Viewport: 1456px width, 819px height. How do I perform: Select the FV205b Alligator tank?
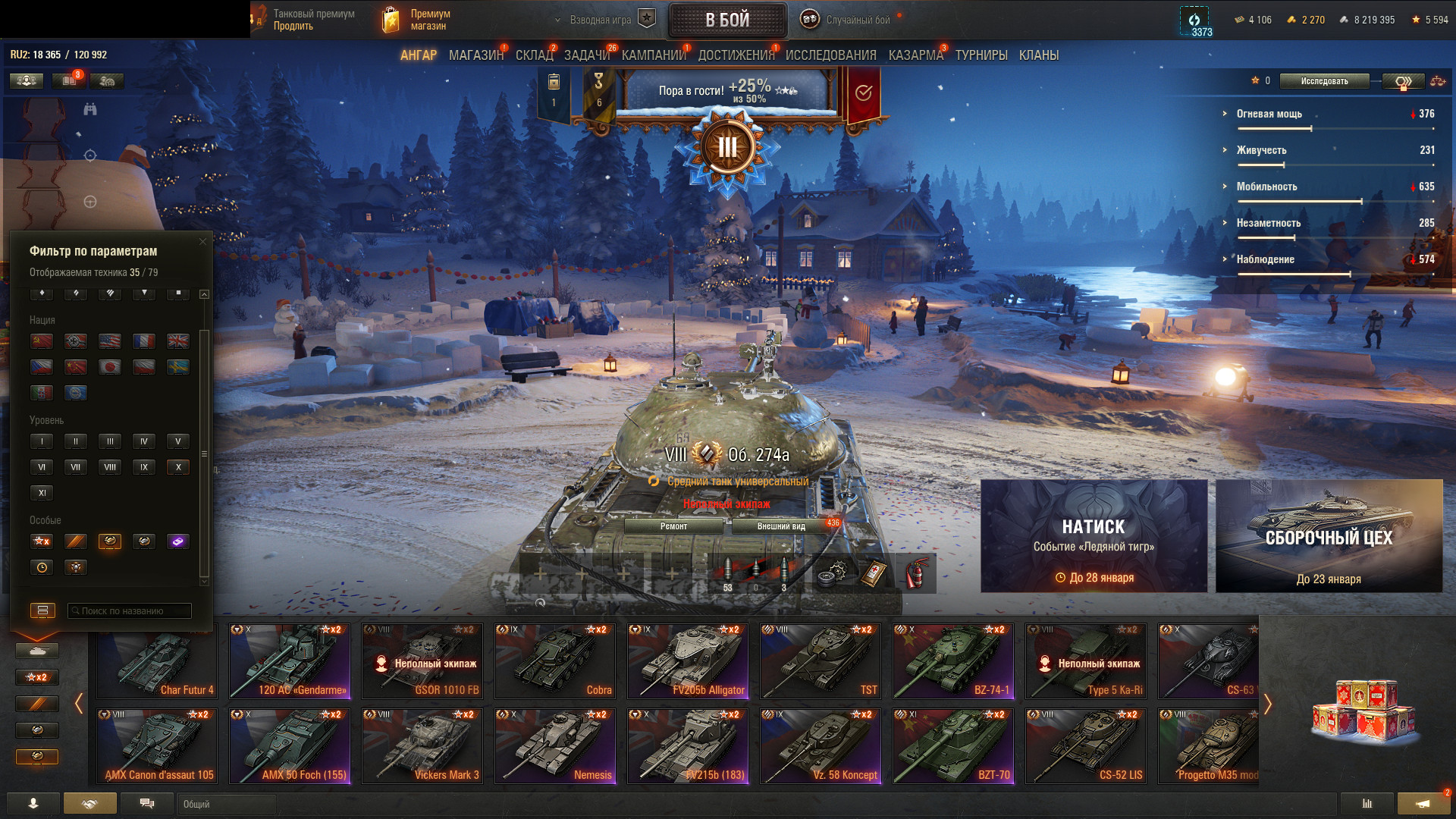point(688,661)
